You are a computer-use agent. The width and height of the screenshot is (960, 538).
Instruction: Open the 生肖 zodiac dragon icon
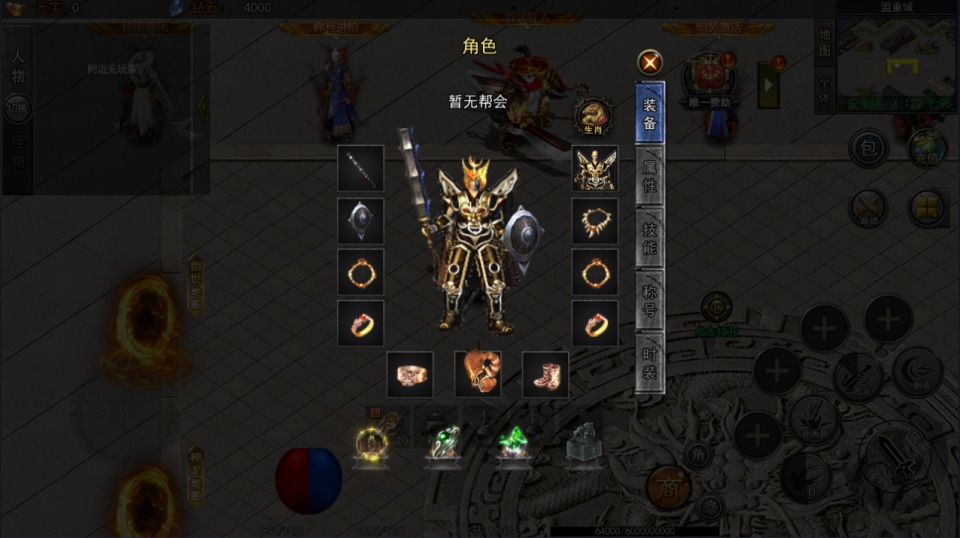[x=594, y=116]
